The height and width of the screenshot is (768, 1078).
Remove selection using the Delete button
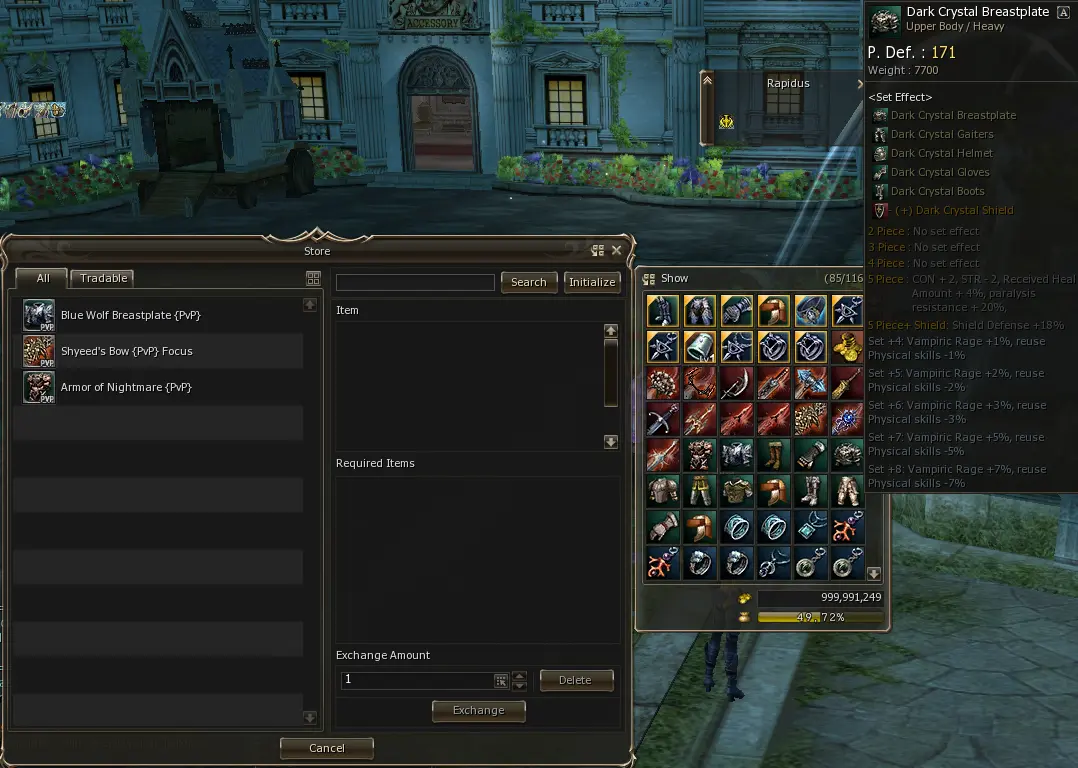[575, 680]
